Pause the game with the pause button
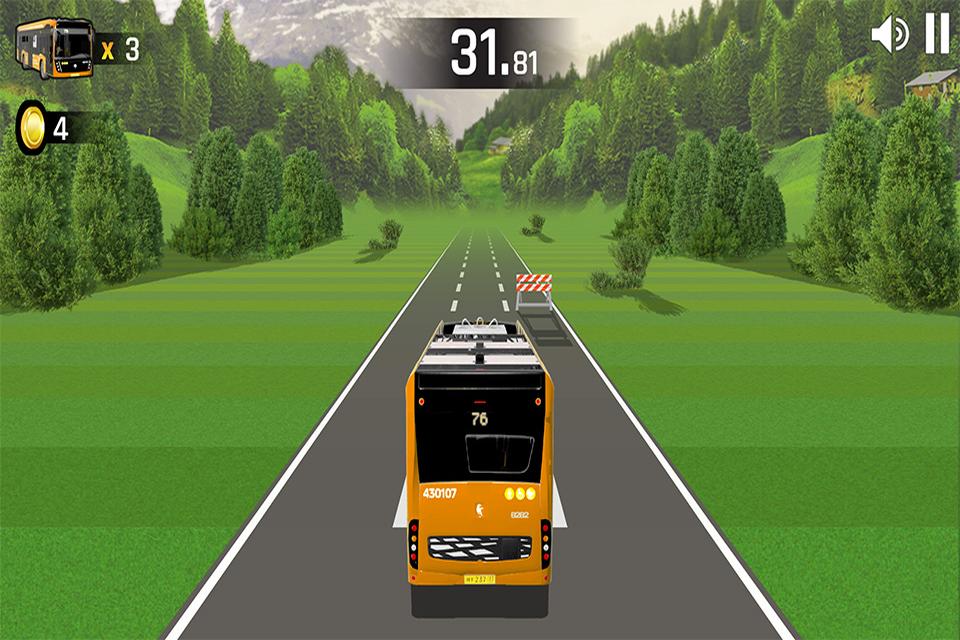The height and width of the screenshot is (640, 960). [937, 34]
